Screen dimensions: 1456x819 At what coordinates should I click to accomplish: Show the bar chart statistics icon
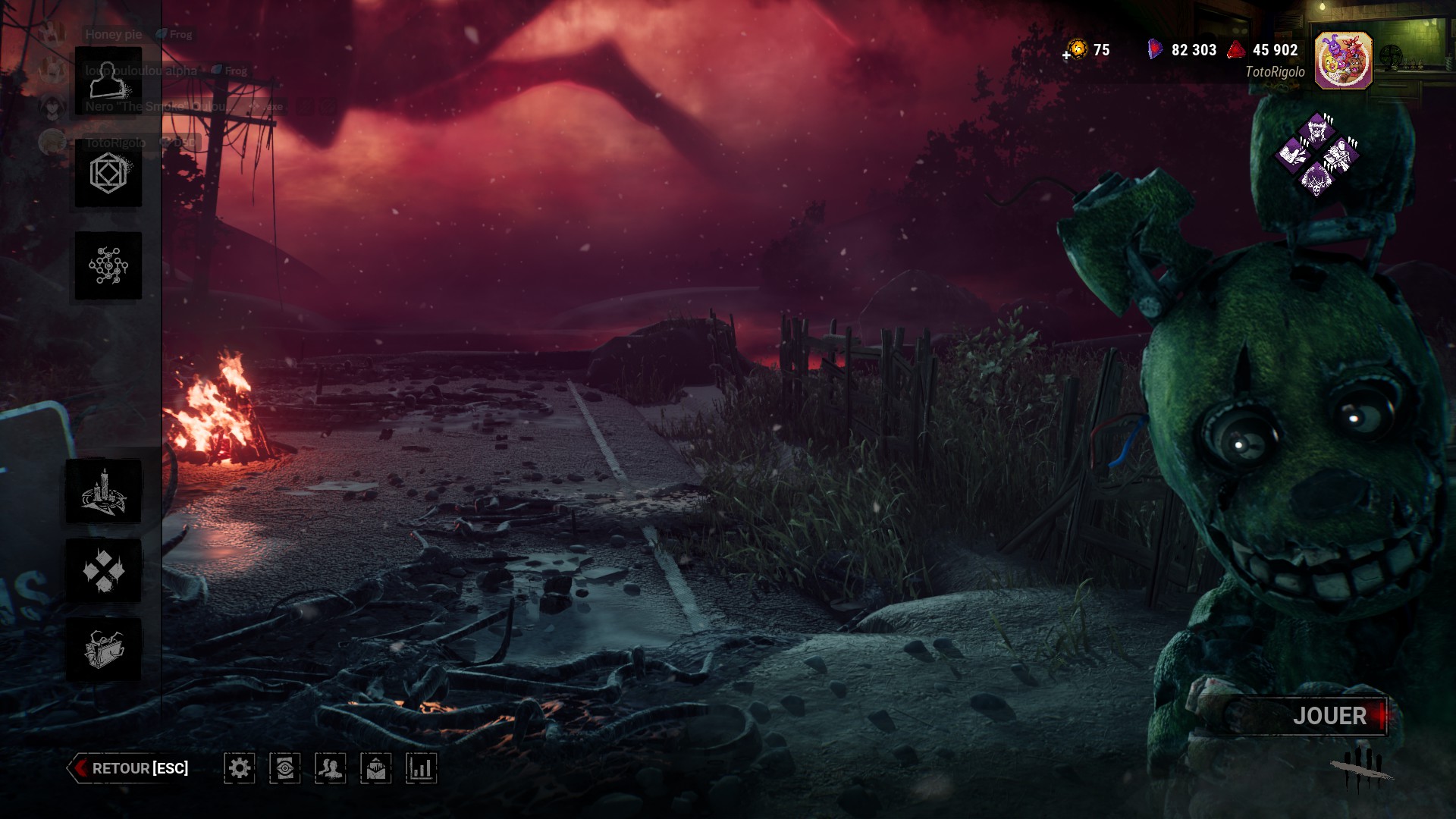pyautogui.click(x=421, y=768)
